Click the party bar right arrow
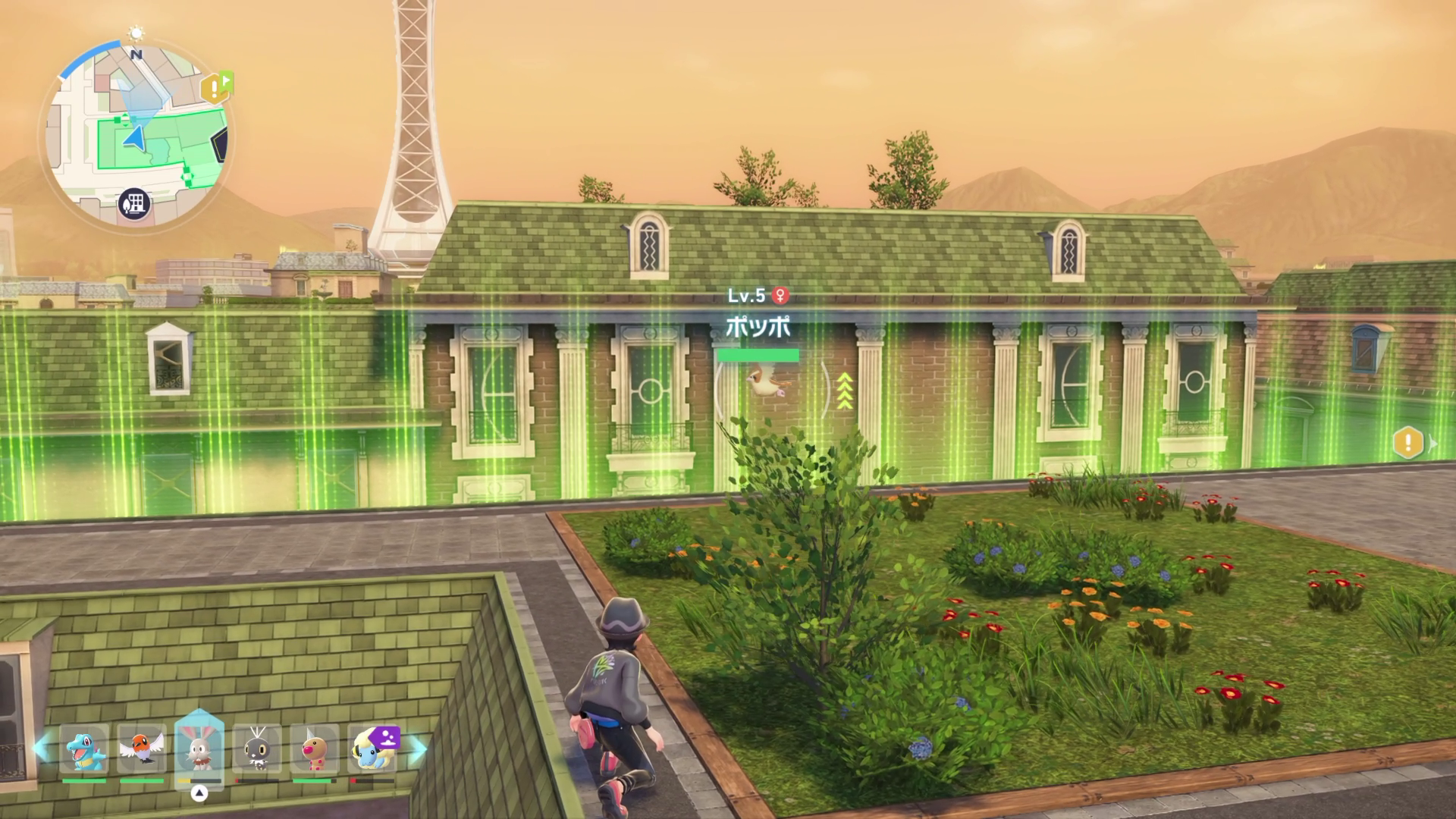This screenshot has height=819, width=1456. coord(418,748)
